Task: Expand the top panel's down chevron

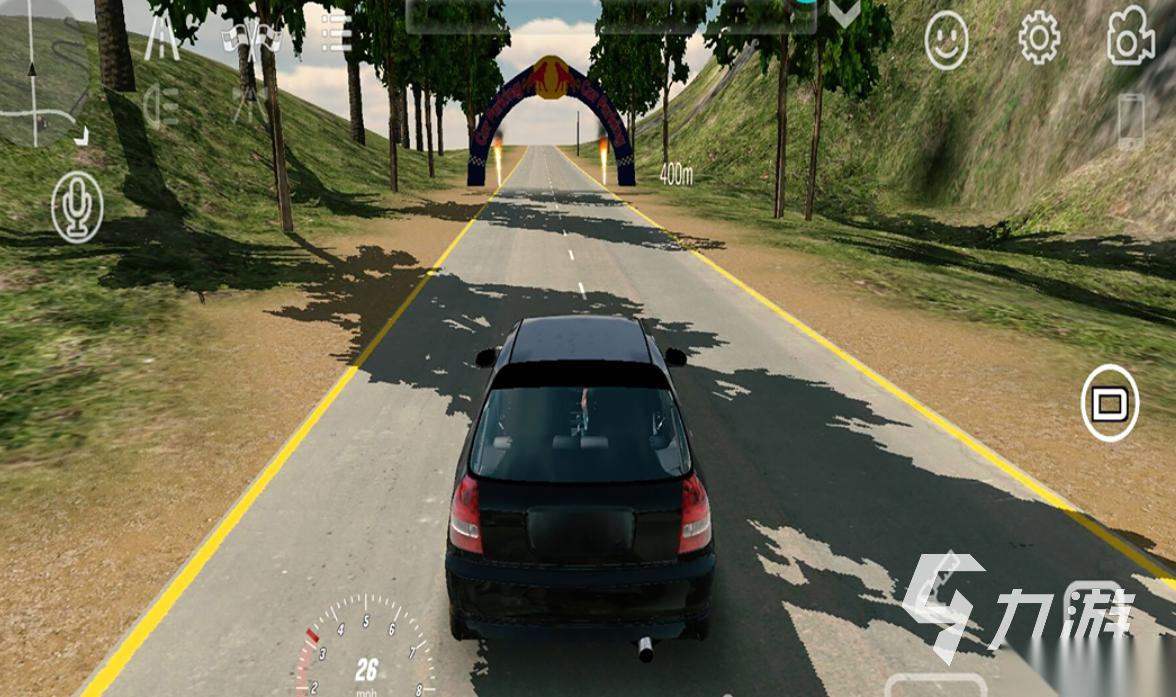Action: point(845,14)
